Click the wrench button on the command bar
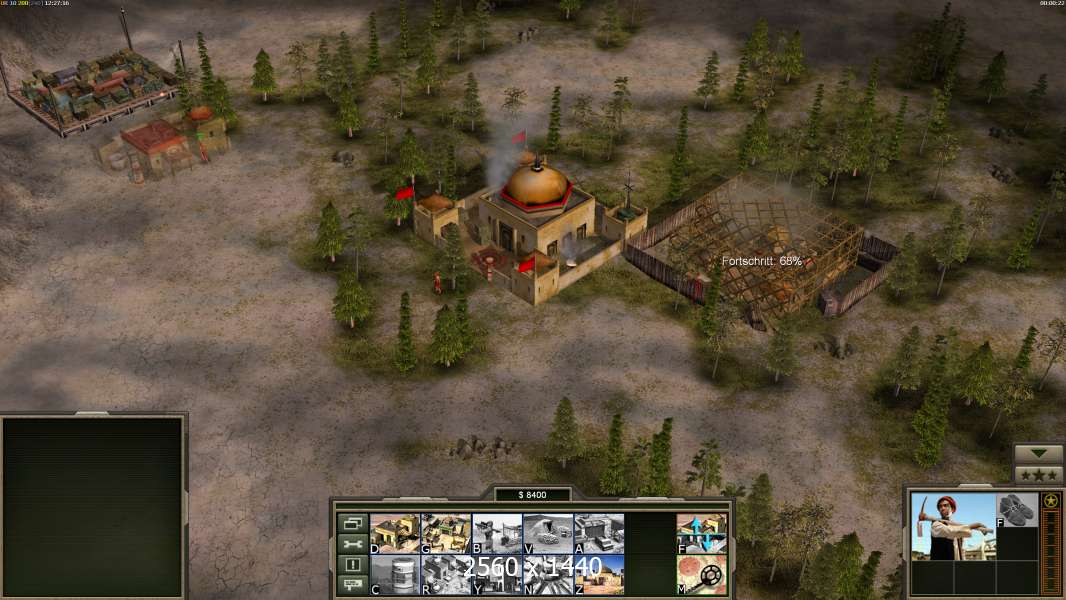The height and width of the screenshot is (600, 1066). [x=351, y=544]
